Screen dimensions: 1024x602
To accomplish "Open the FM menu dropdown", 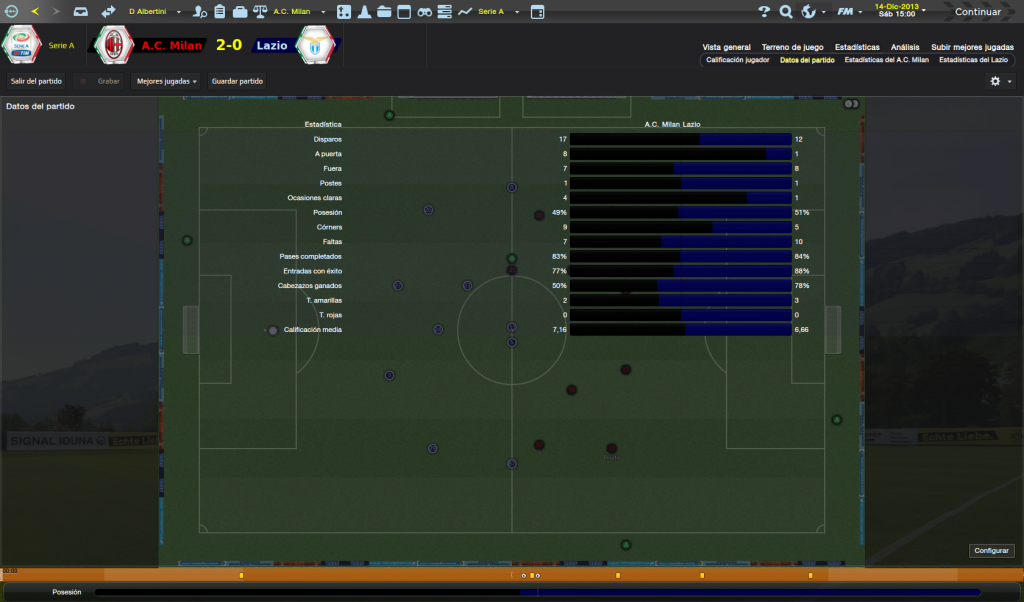I will point(849,12).
